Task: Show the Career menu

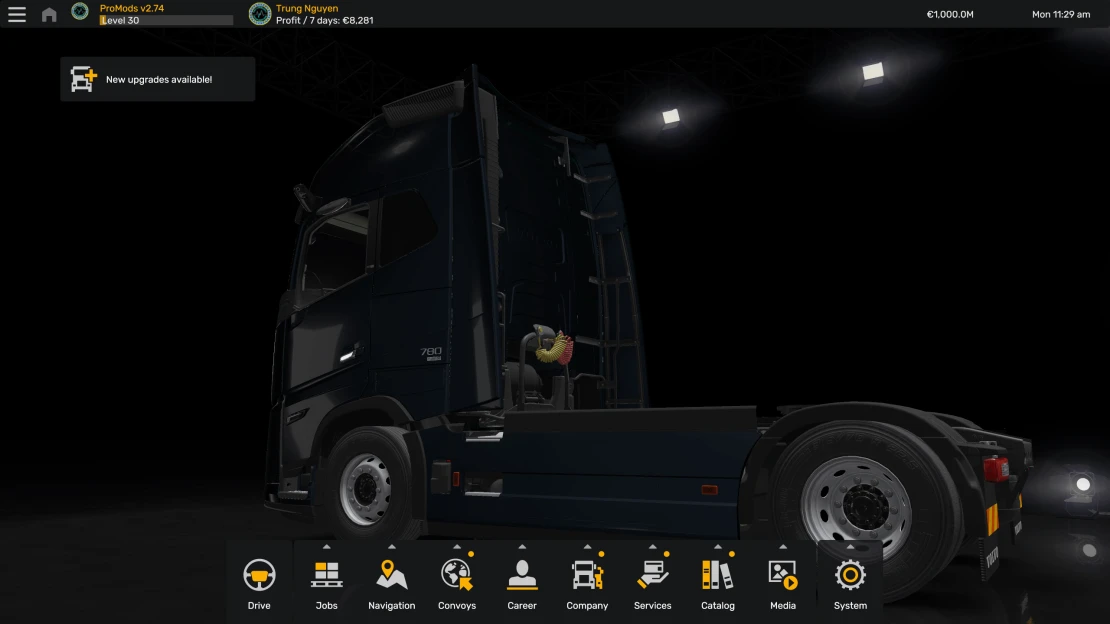Action: click(x=522, y=582)
